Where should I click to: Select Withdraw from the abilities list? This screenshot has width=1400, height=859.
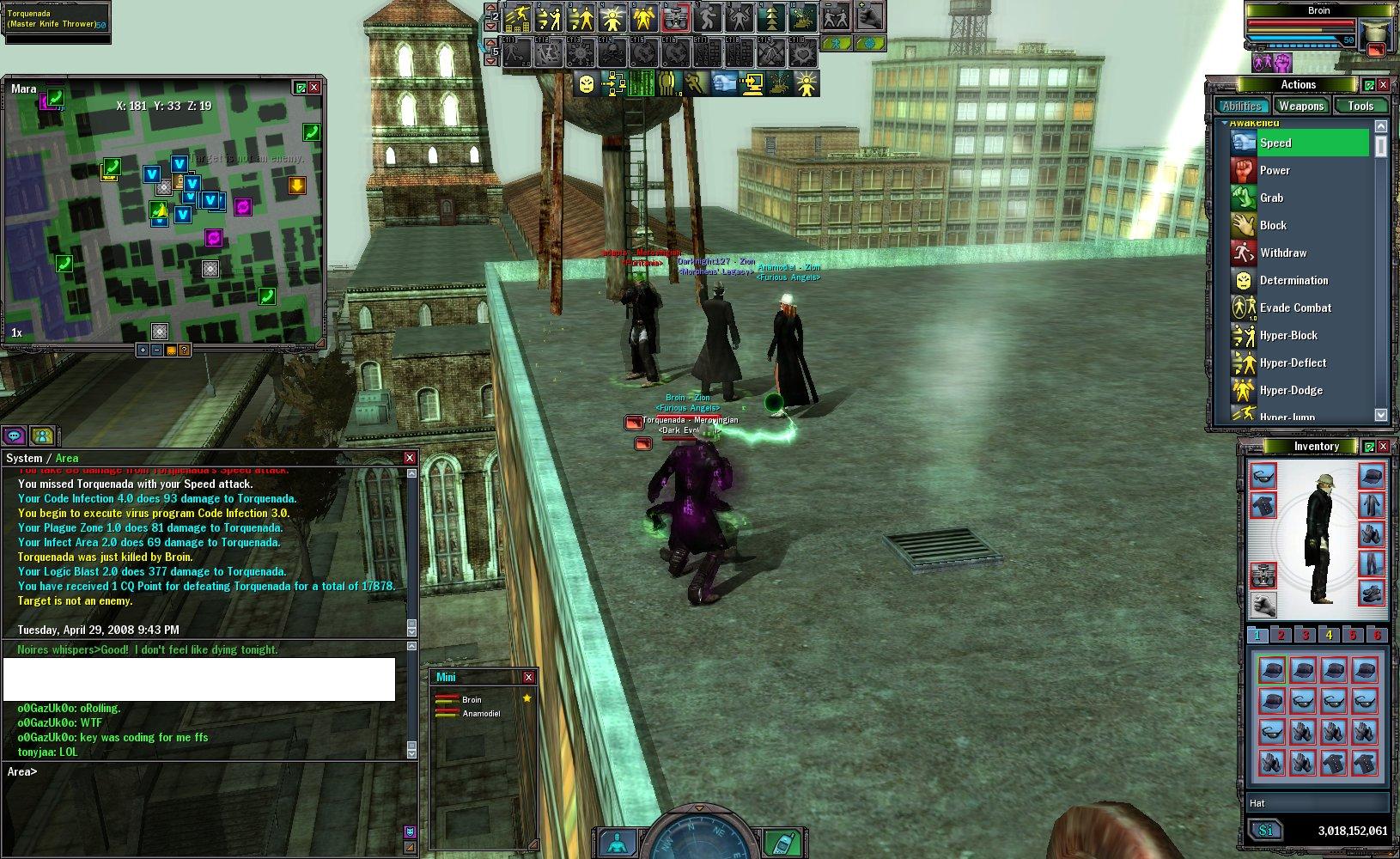pos(1282,253)
